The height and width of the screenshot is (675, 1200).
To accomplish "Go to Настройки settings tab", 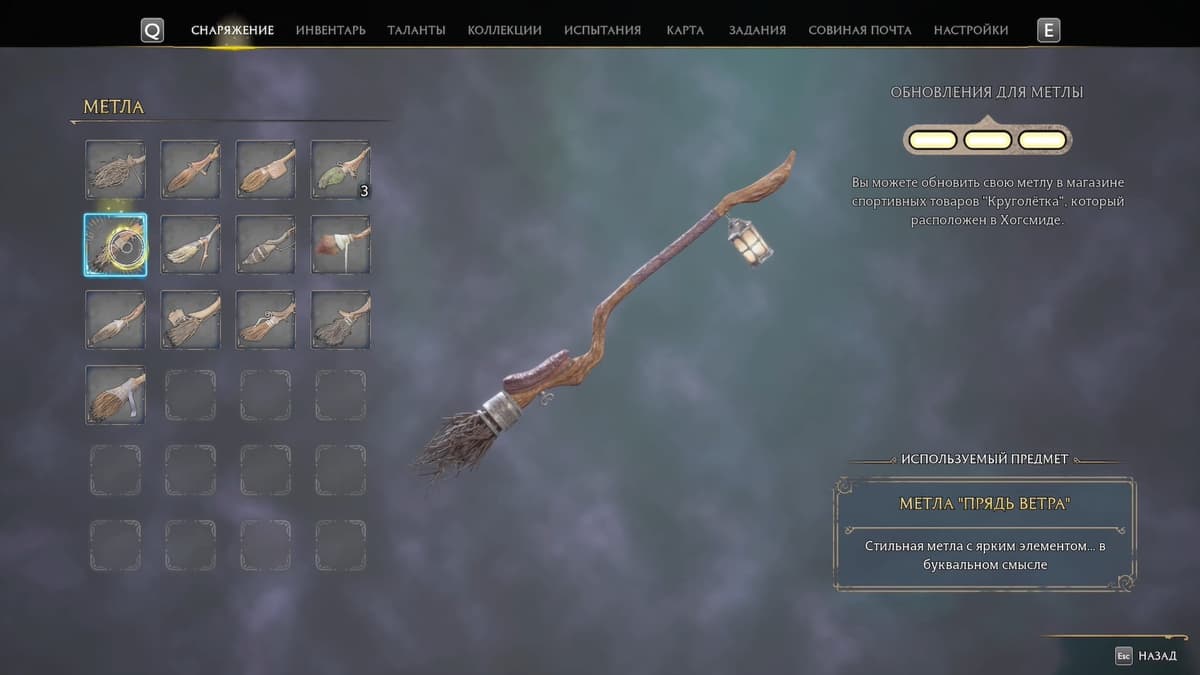I will tap(970, 30).
